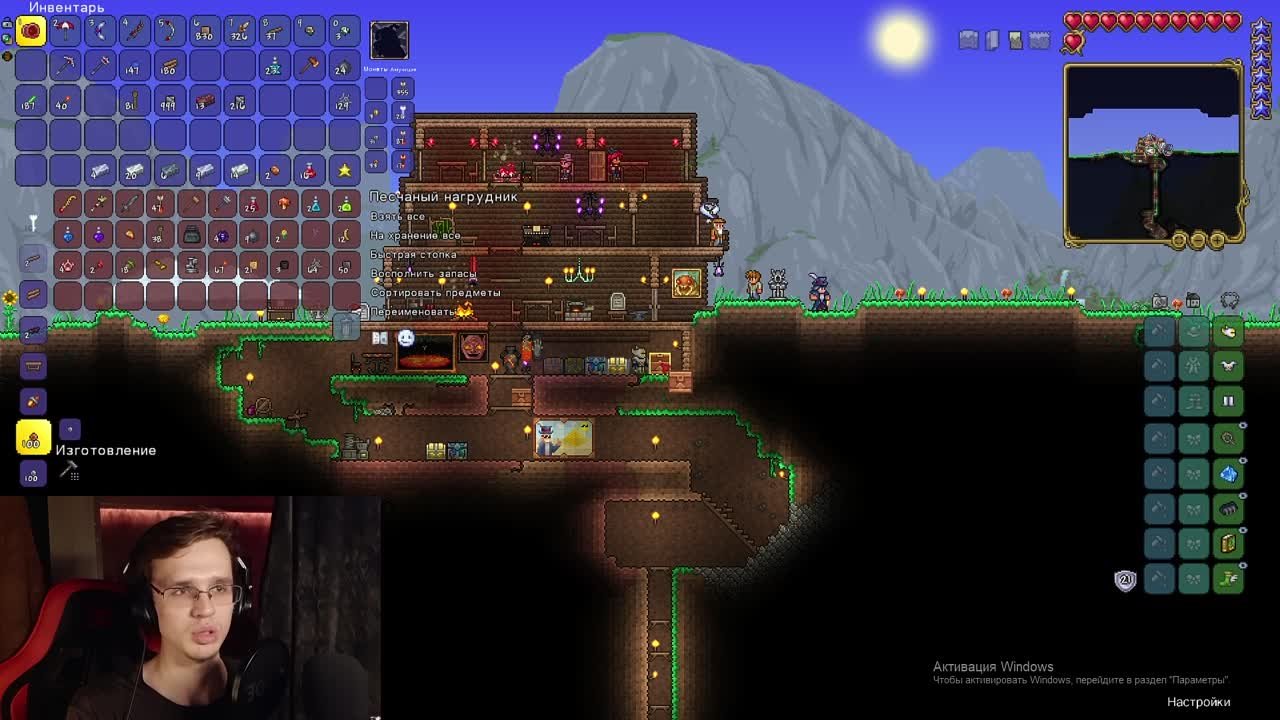Pick the fallen star inventory slot
This screenshot has width=1280, height=720.
(344, 171)
